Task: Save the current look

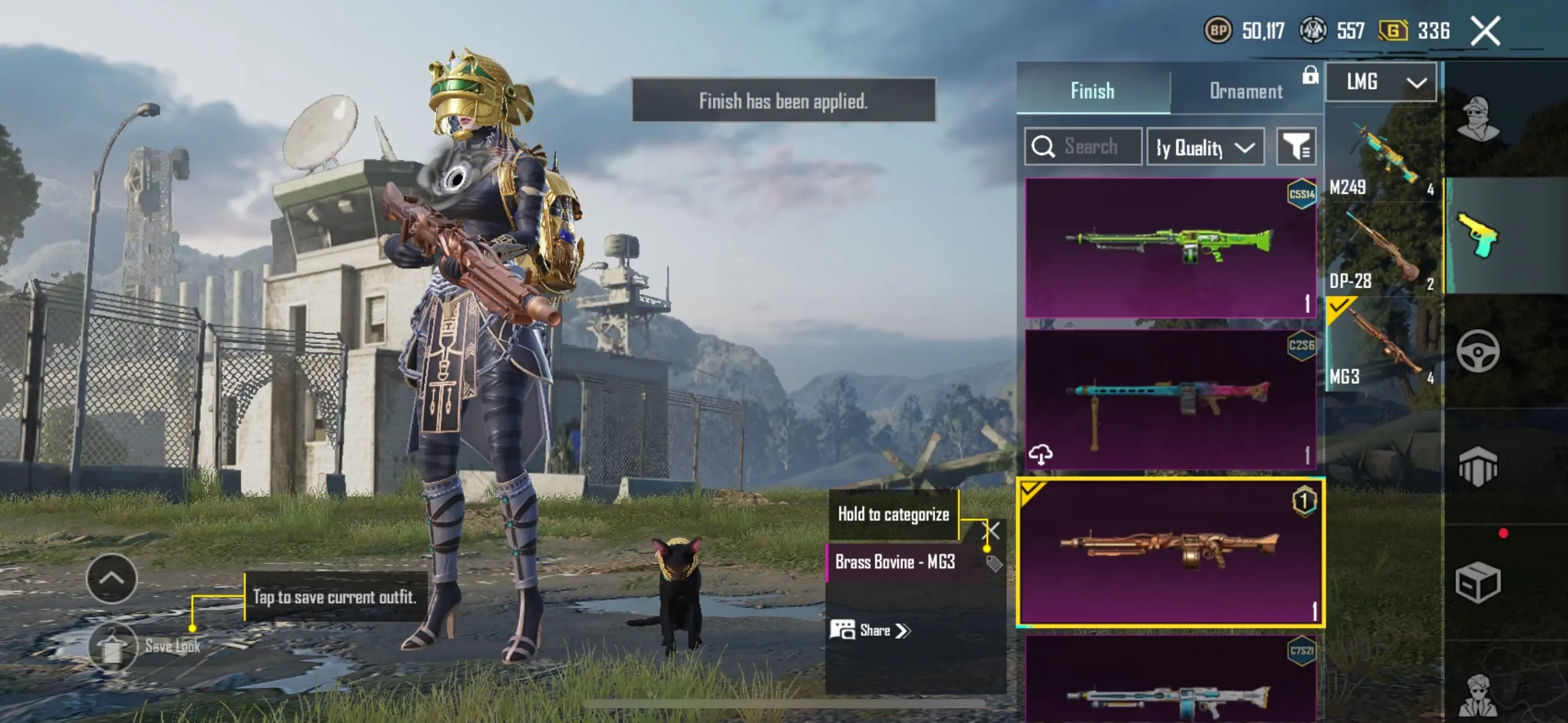Action: (x=112, y=647)
